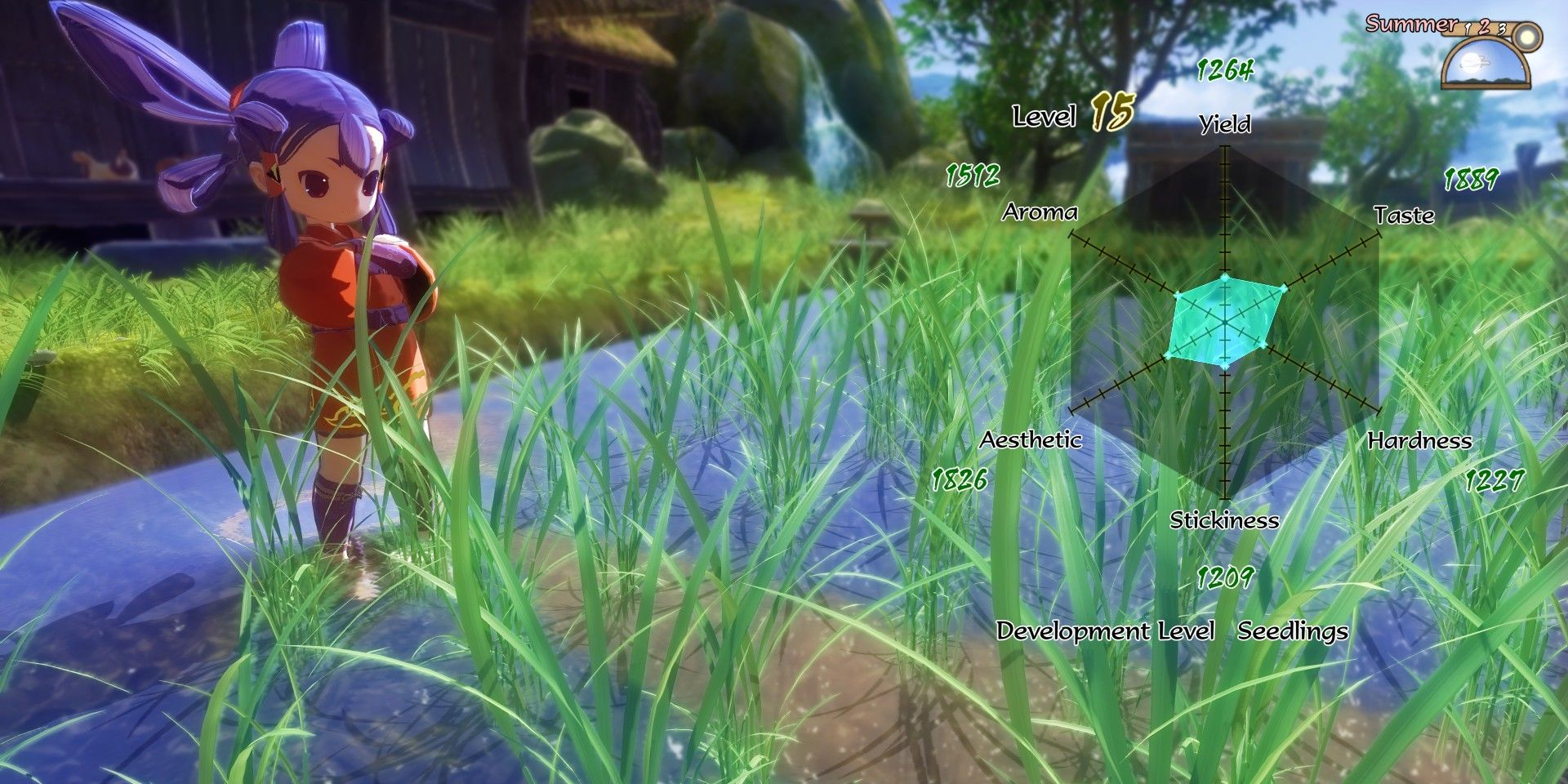Click the sun icon beside the season bar
Viewport: 1568px width, 784px height.
tap(1527, 37)
